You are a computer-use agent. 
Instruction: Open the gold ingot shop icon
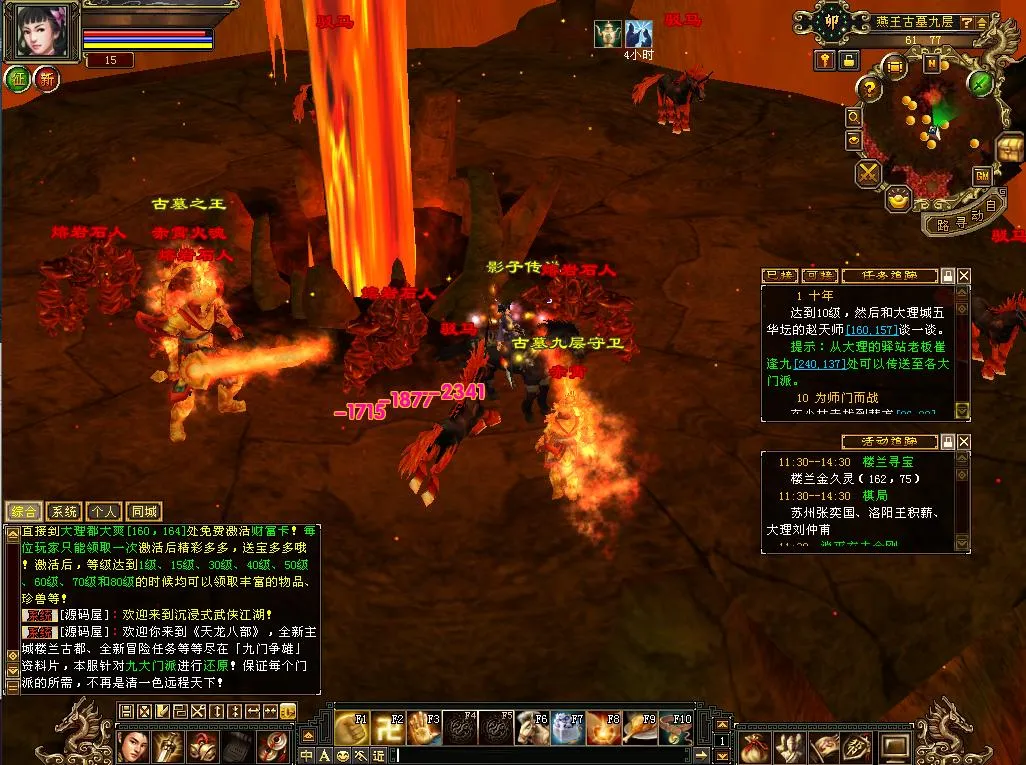point(899,200)
